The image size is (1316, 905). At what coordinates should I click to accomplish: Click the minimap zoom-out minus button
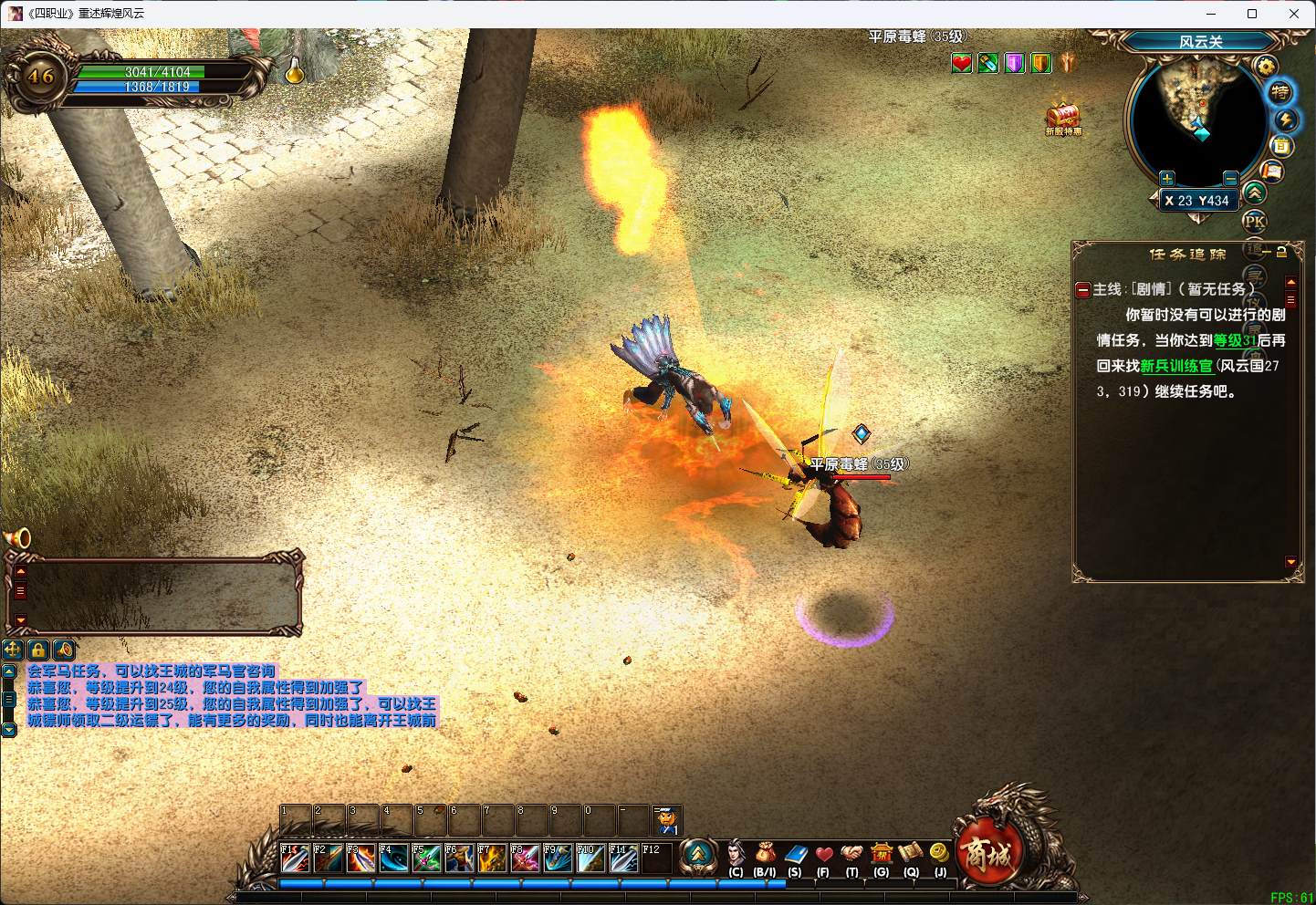(x=1230, y=178)
